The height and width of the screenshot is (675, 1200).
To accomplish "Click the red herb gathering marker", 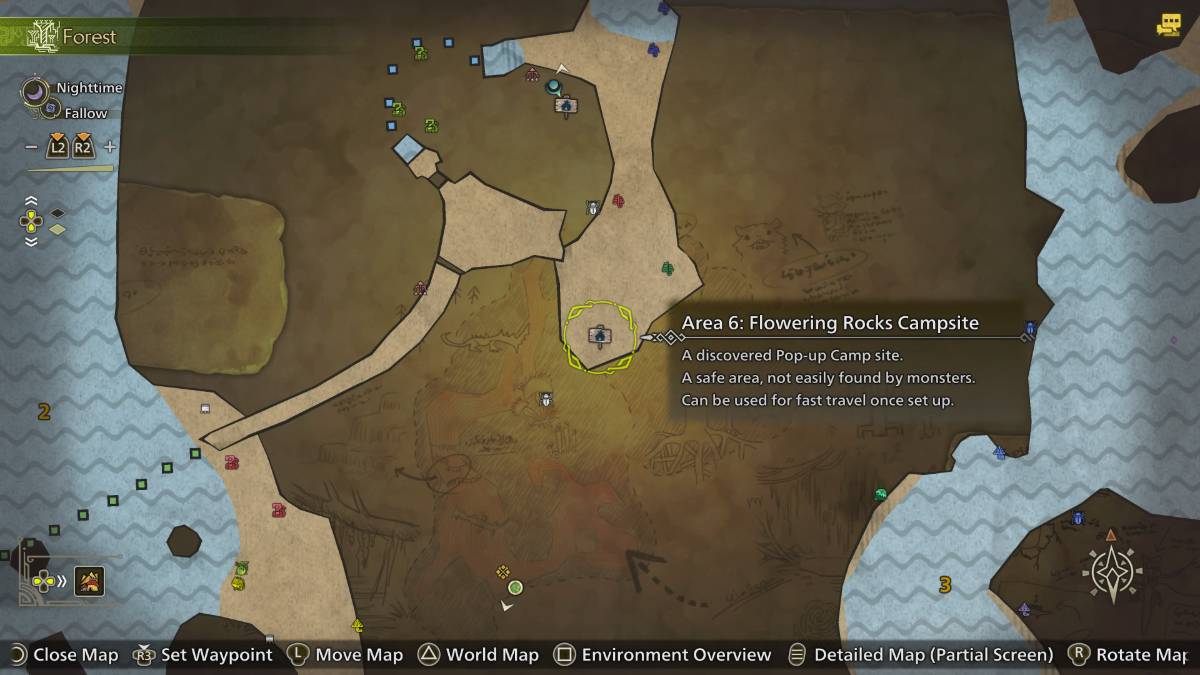I will (x=618, y=201).
